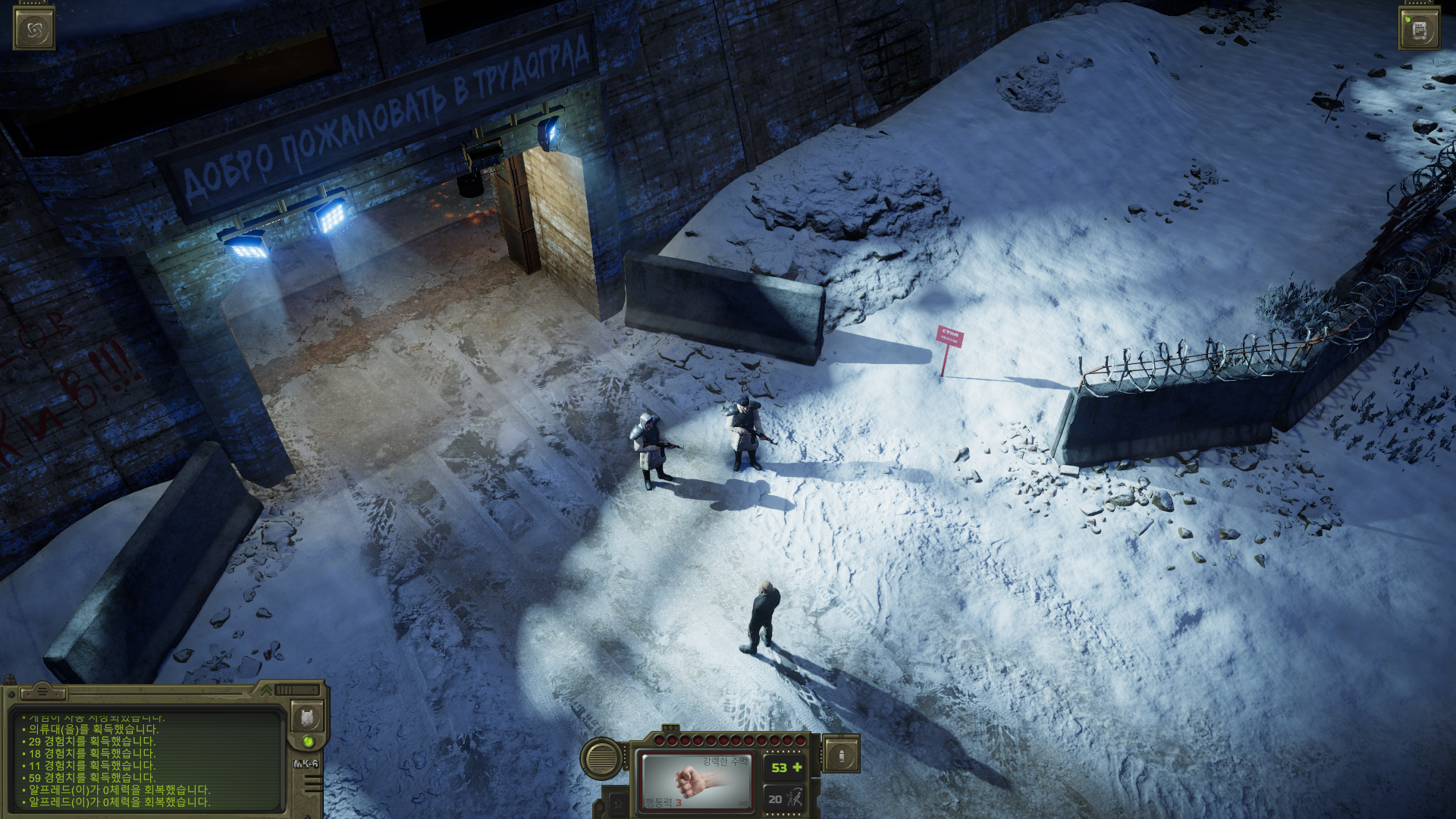Open the device icon in the top-right corner
1456x819 pixels.
click(x=1419, y=30)
